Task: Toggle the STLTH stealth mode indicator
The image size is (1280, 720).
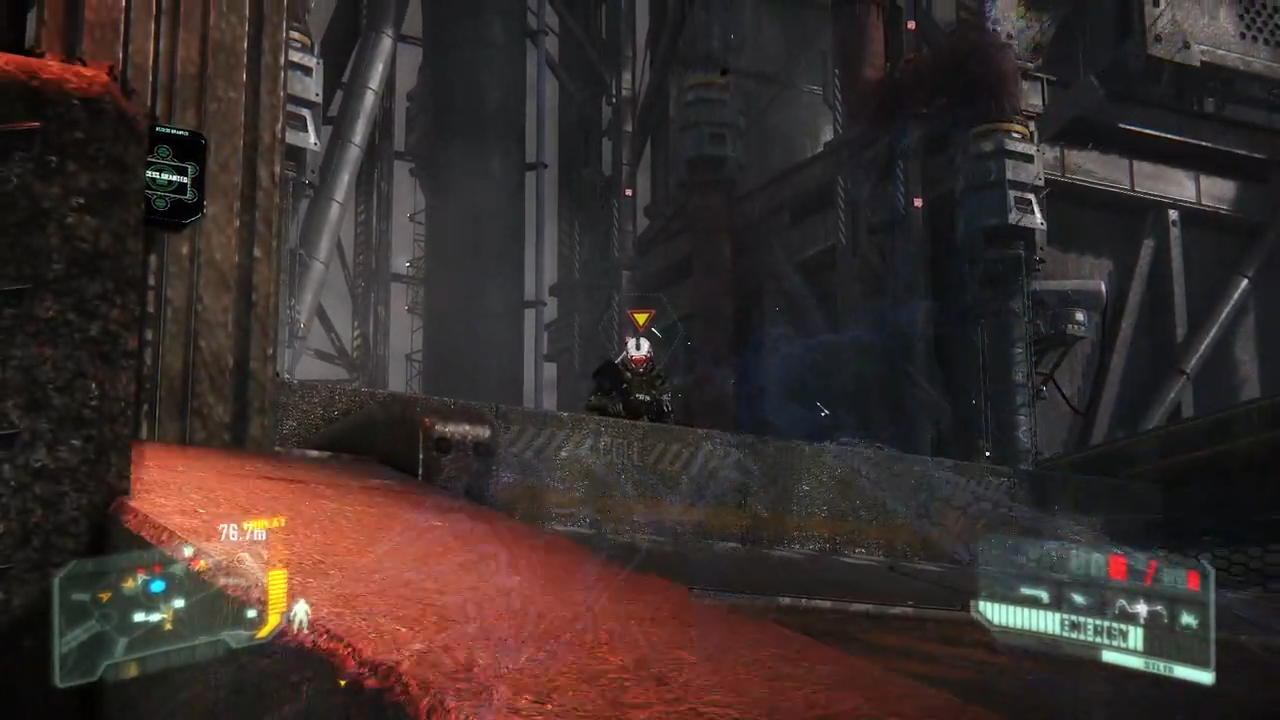Action: [x=1161, y=664]
